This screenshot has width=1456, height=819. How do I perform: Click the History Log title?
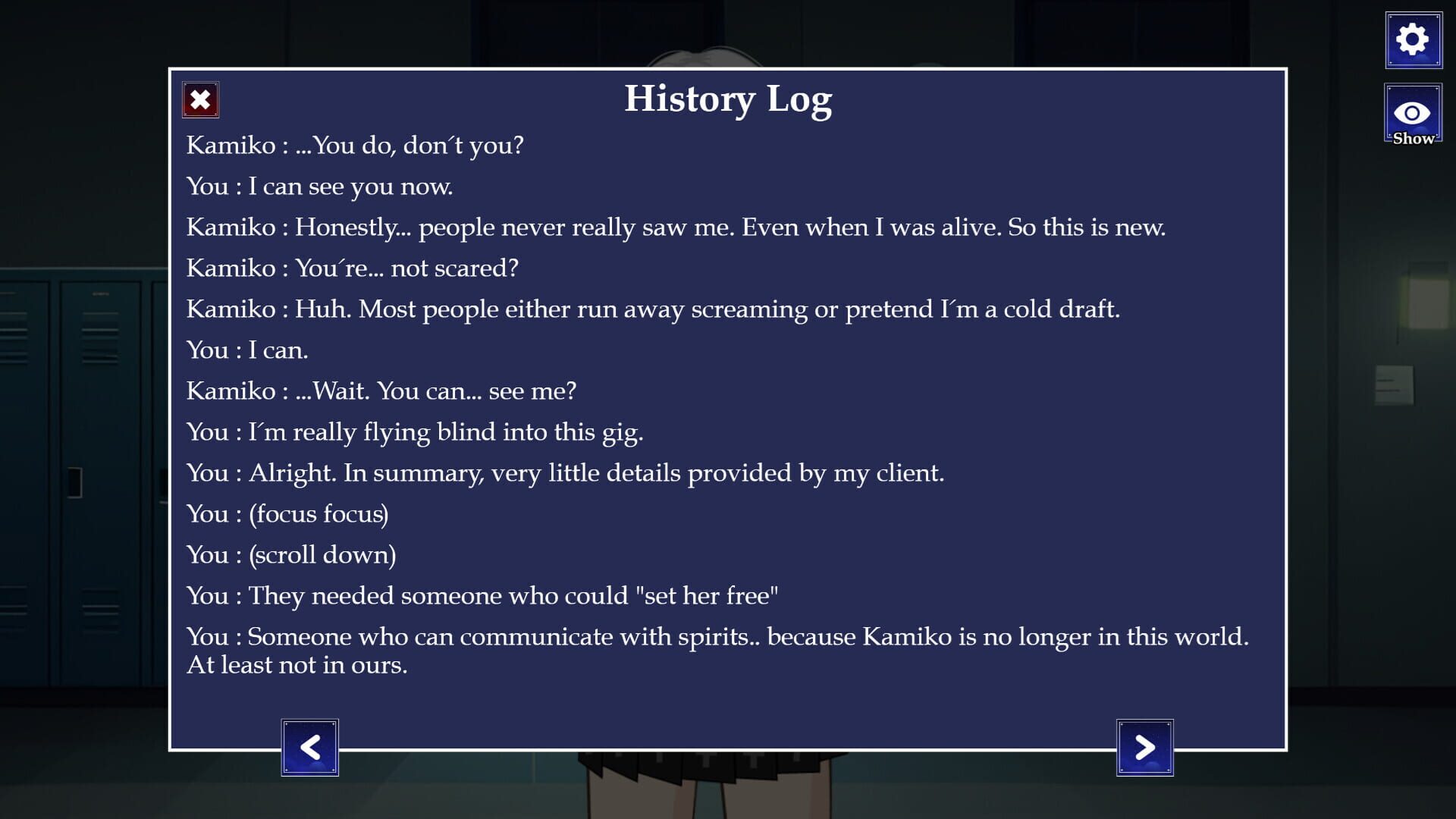click(729, 99)
